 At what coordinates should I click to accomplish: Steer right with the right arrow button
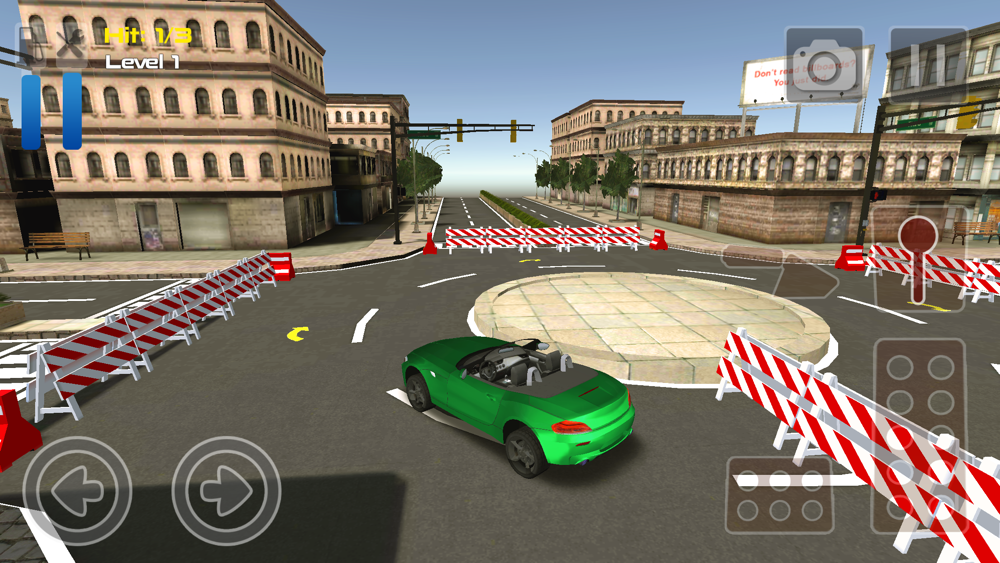pyautogui.click(x=226, y=490)
